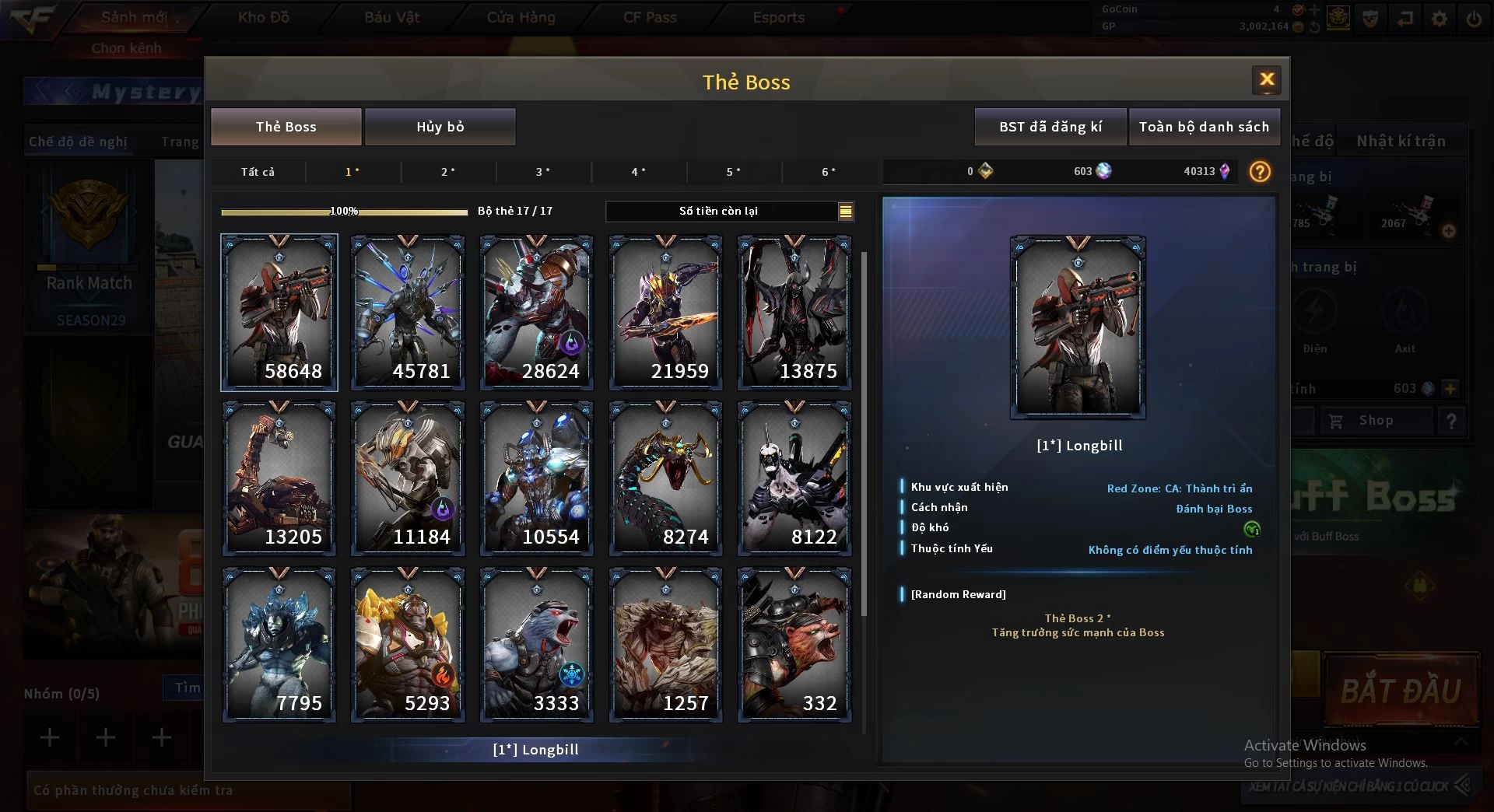Select the bear boss card 332
This screenshot has width=1494, height=812.
(794, 644)
